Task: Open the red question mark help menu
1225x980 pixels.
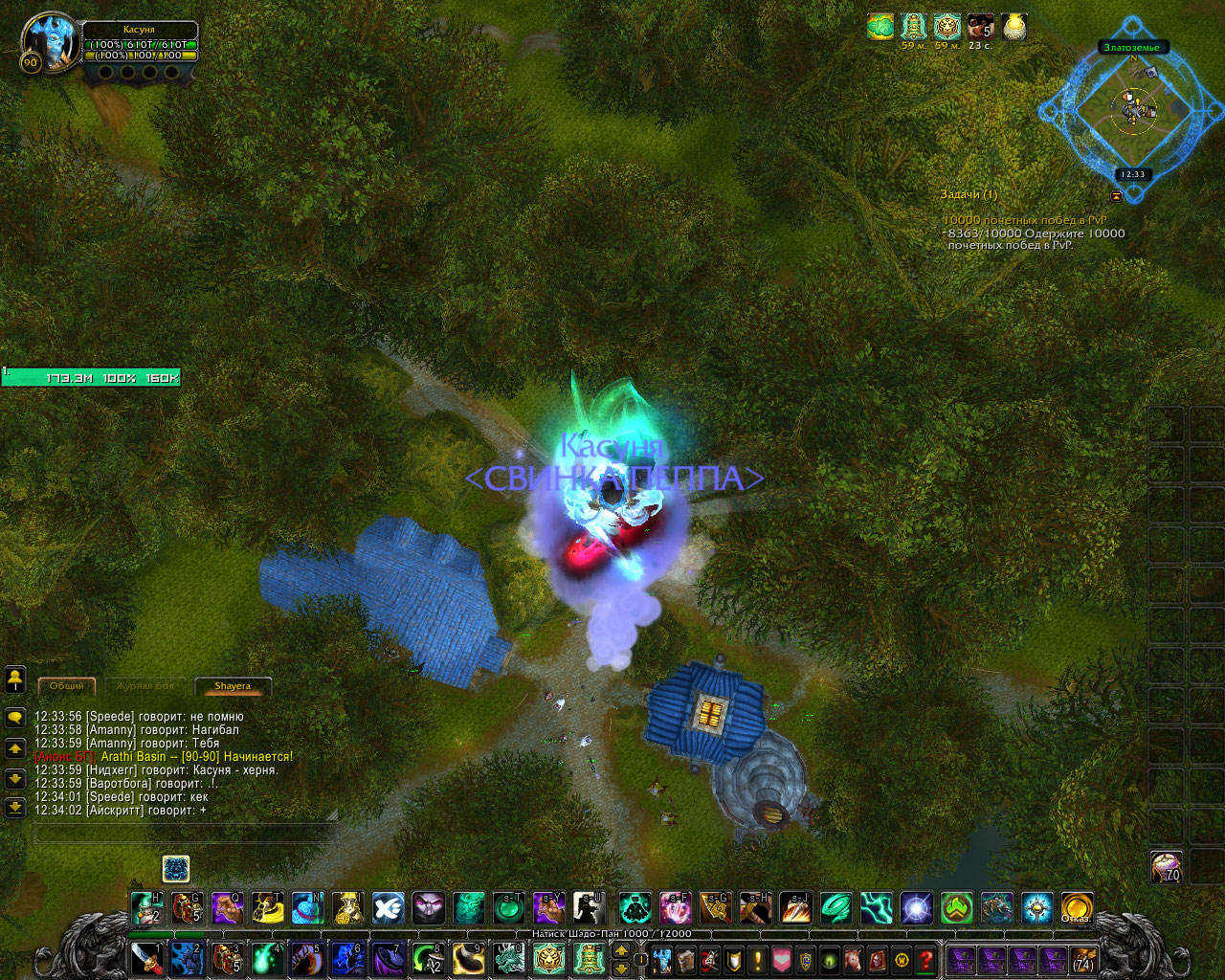Action: pos(925,959)
